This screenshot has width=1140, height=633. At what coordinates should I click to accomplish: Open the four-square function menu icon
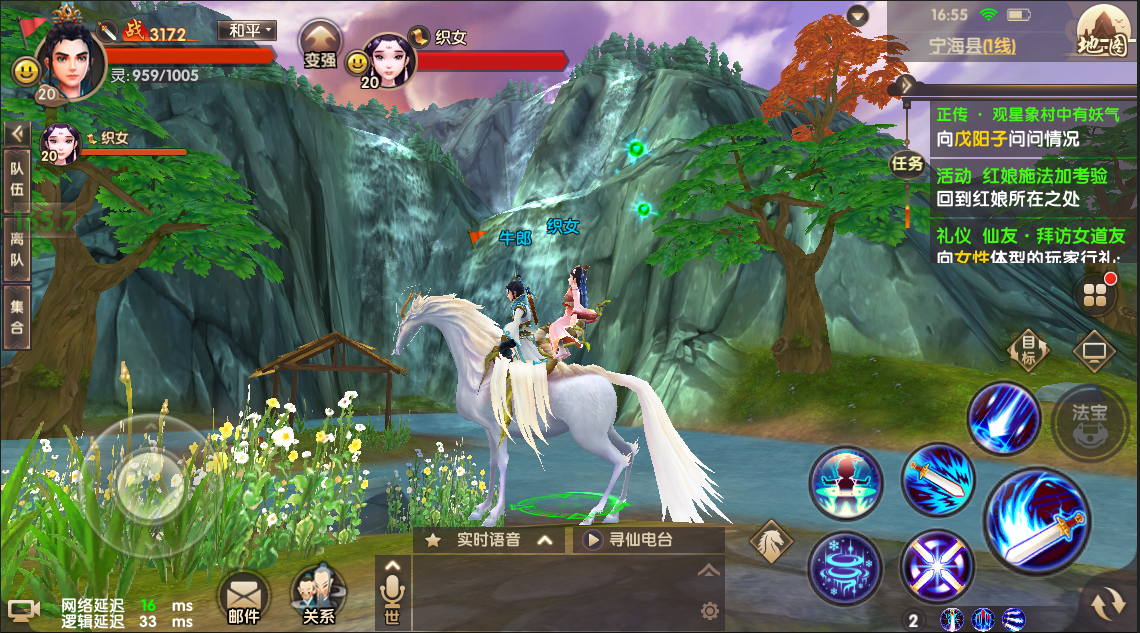click(x=1095, y=295)
